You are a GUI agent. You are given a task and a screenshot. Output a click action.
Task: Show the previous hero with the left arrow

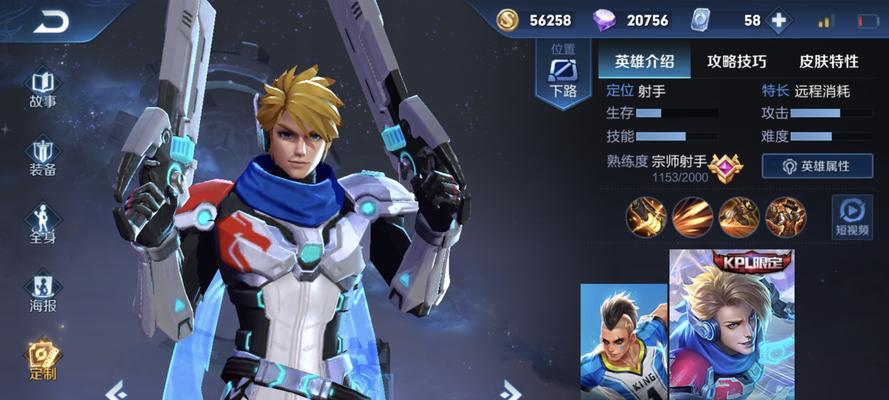tap(116, 389)
